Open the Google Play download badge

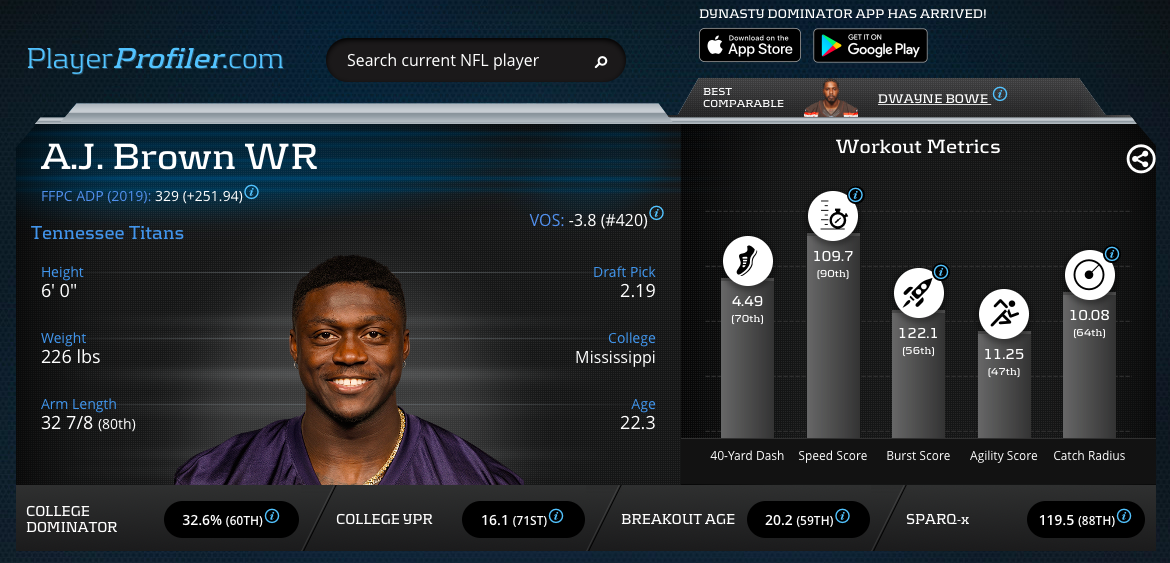click(x=870, y=45)
